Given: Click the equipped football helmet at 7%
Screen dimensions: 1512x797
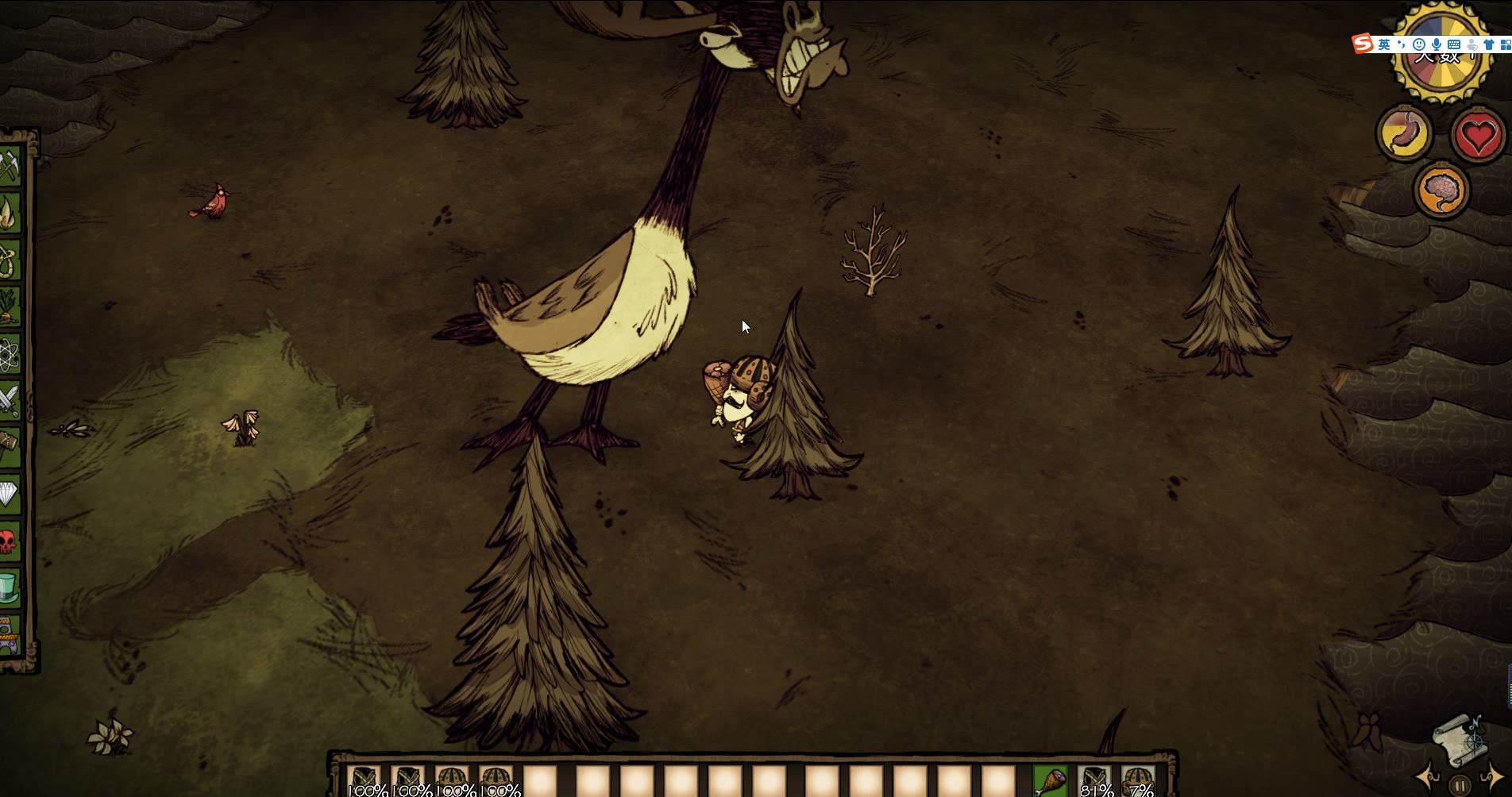Looking at the screenshot, I should pos(1139,780).
